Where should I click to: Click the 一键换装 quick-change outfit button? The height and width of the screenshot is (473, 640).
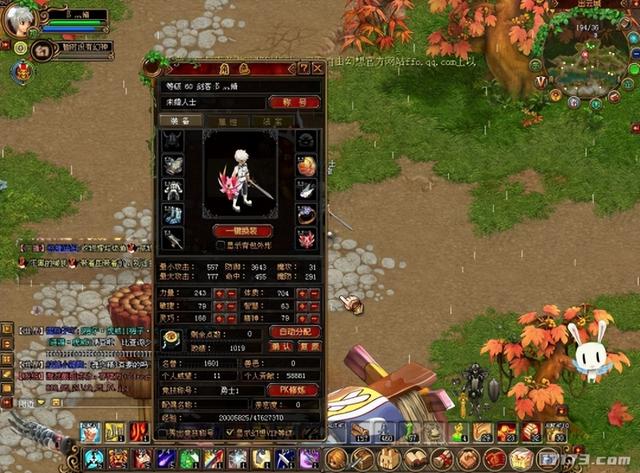[243, 231]
